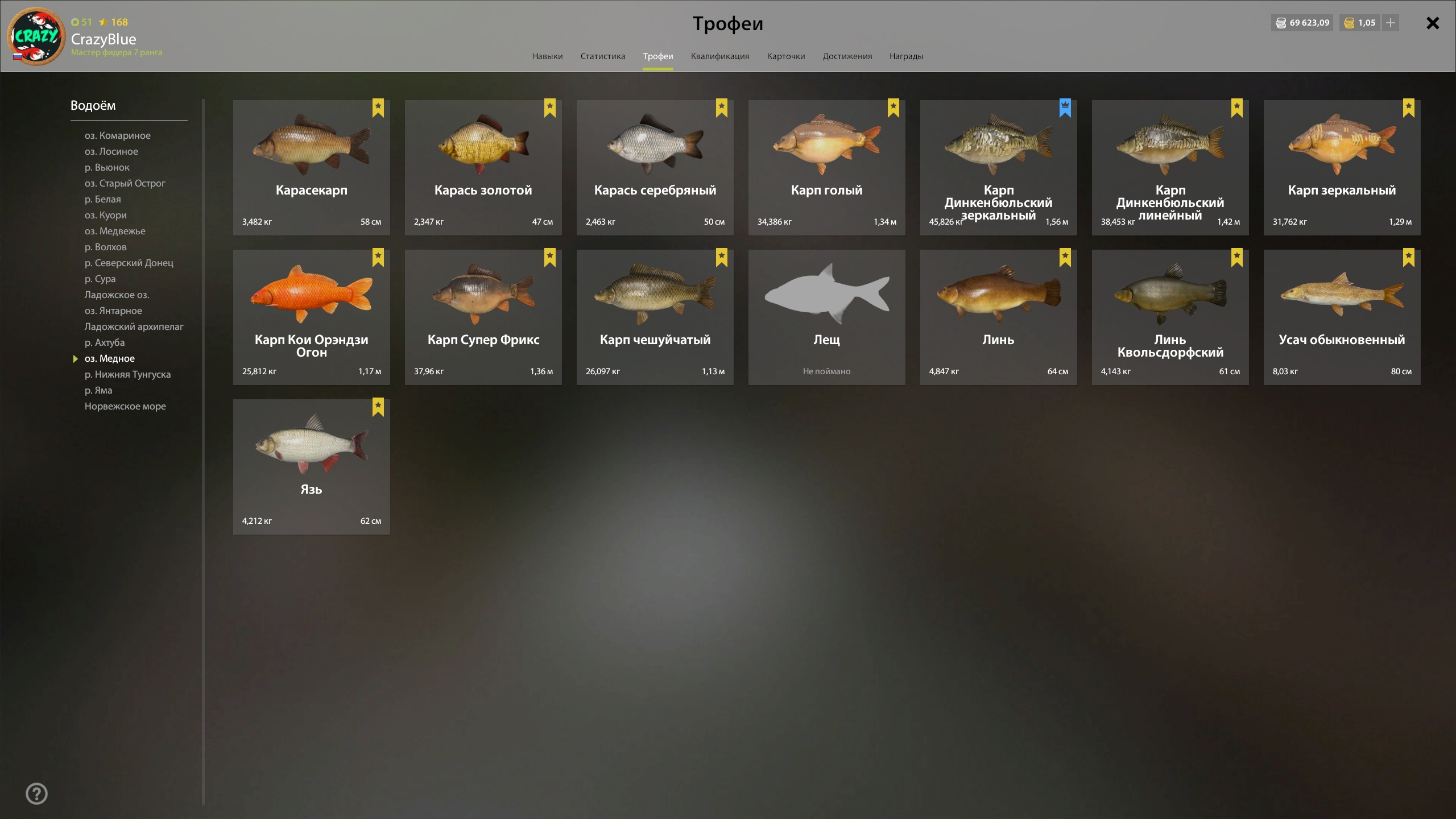Select оз. Комариное in the waterbody list
Image resolution: width=1456 pixels, height=819 pixels.
[117, 135]
